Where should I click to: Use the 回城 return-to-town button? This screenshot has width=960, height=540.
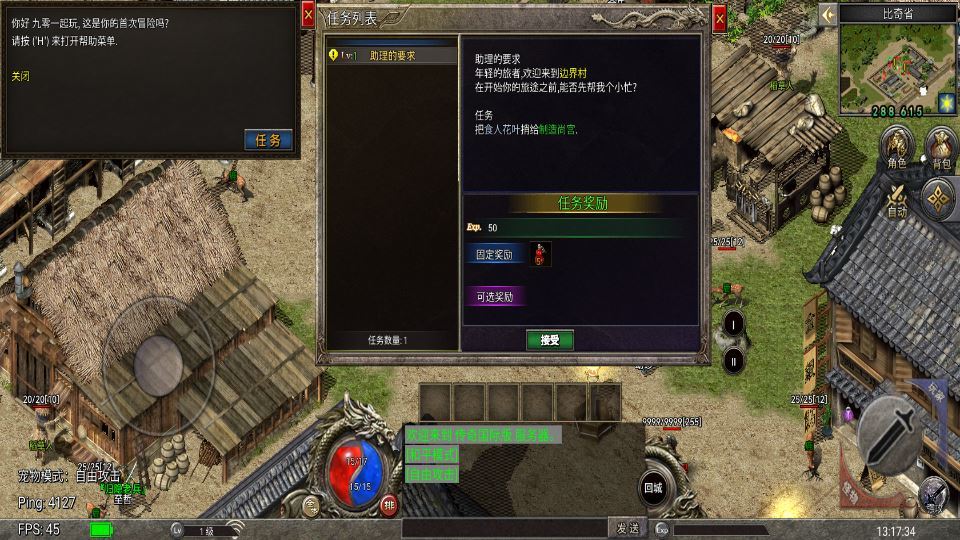coord(654,488)
